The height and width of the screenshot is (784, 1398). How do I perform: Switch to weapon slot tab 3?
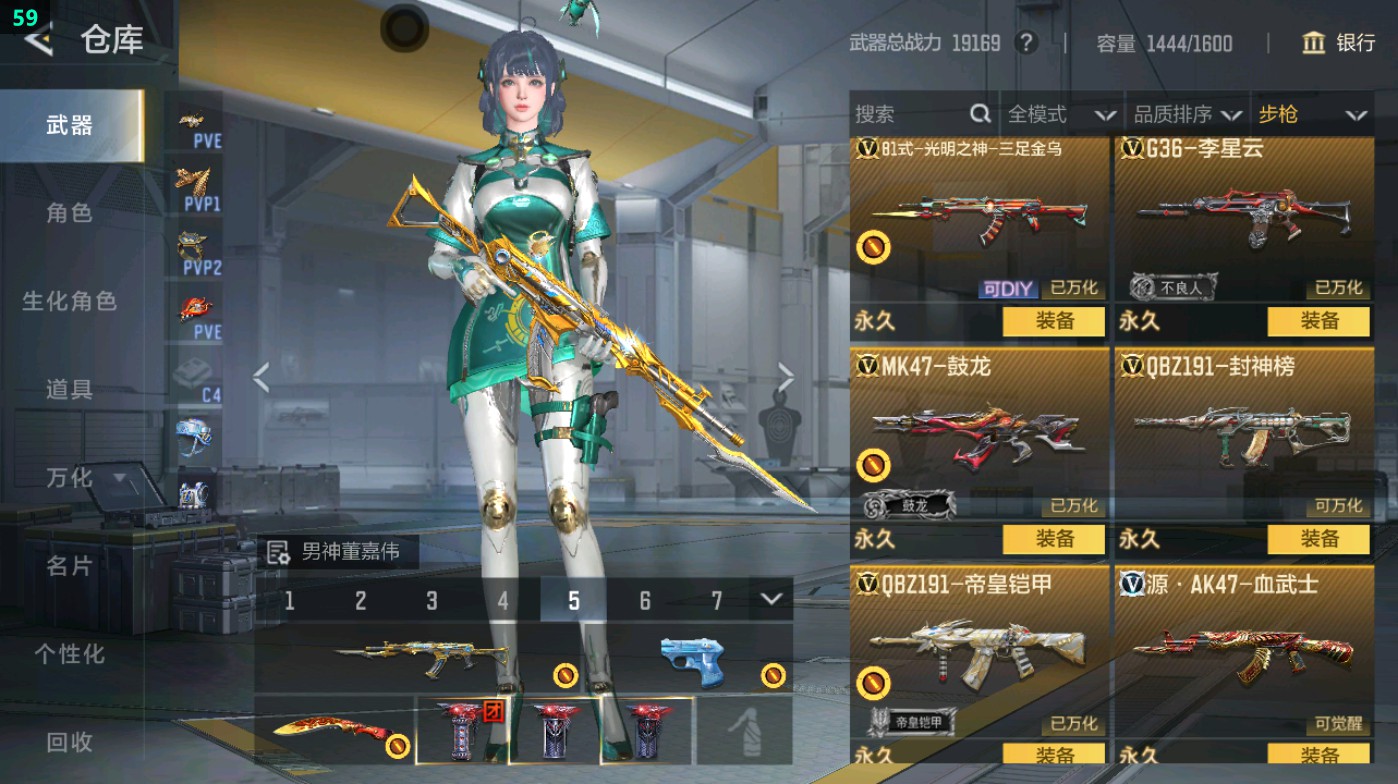point(430,601)
